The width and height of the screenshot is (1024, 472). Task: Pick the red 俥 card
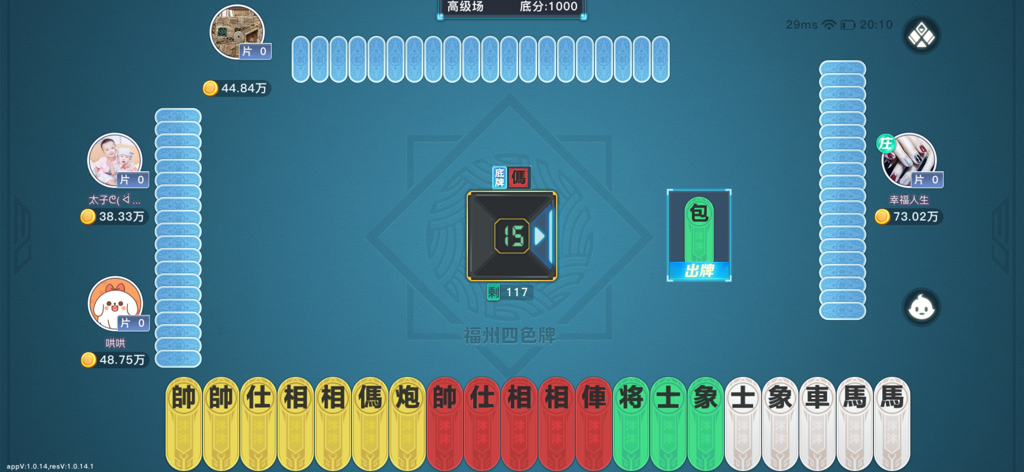[x=595, y=420]
